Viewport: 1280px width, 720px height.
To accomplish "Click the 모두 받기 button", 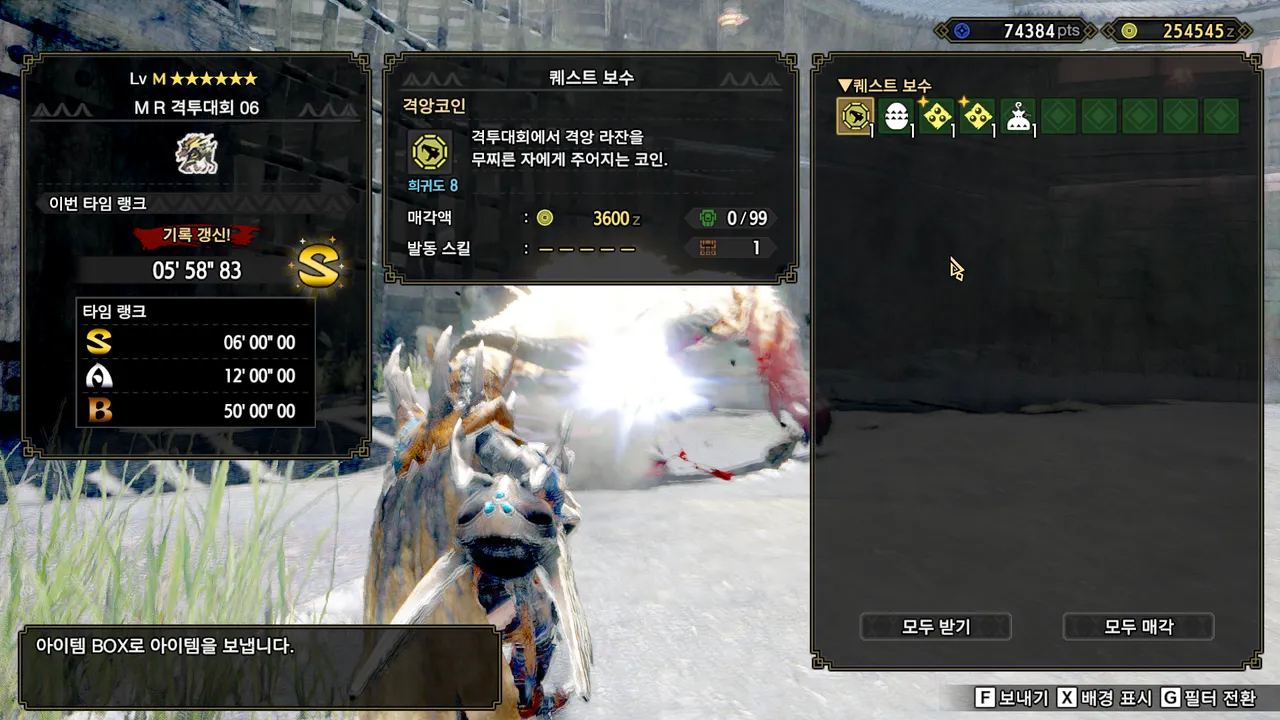I will (936, 627).
